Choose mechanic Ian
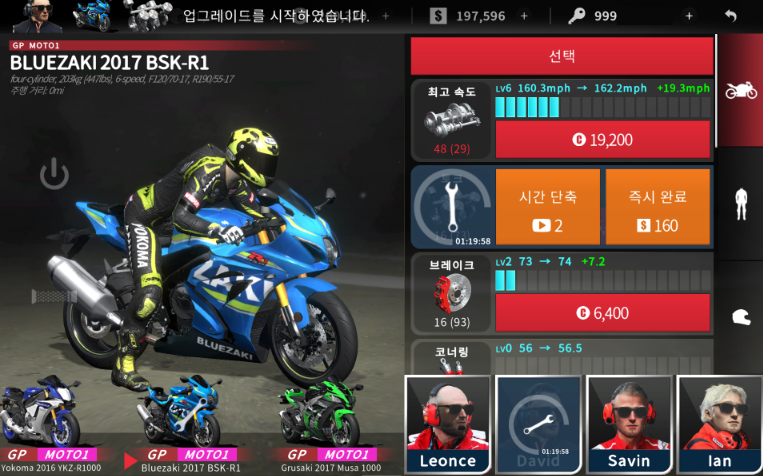The height and width of the screenshot is (476, 763). pyautogui.click(x=719, y=423)
